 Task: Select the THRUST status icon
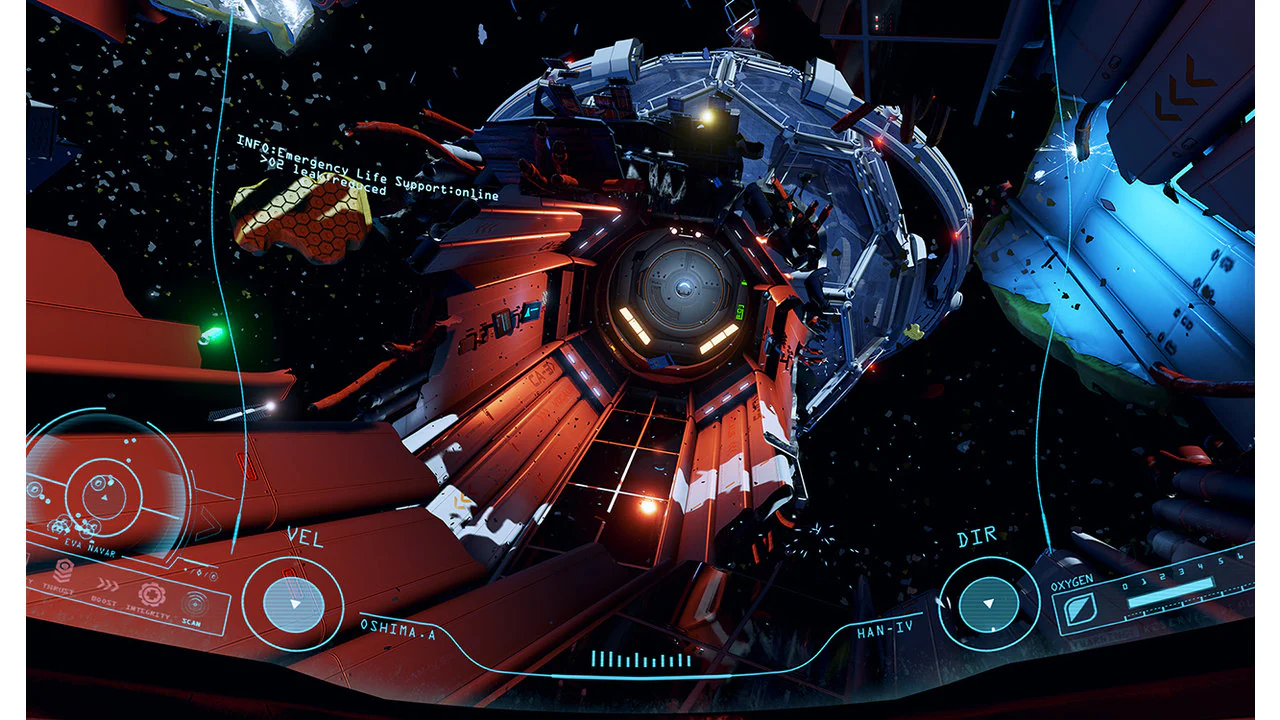63,572
